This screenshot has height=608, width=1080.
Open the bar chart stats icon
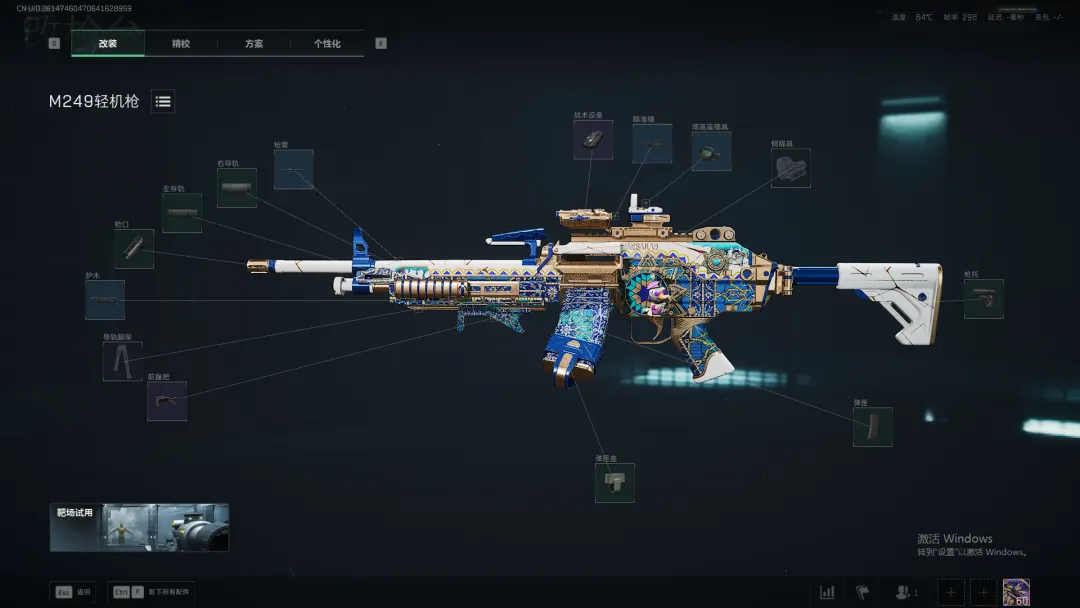pos(827,592)
